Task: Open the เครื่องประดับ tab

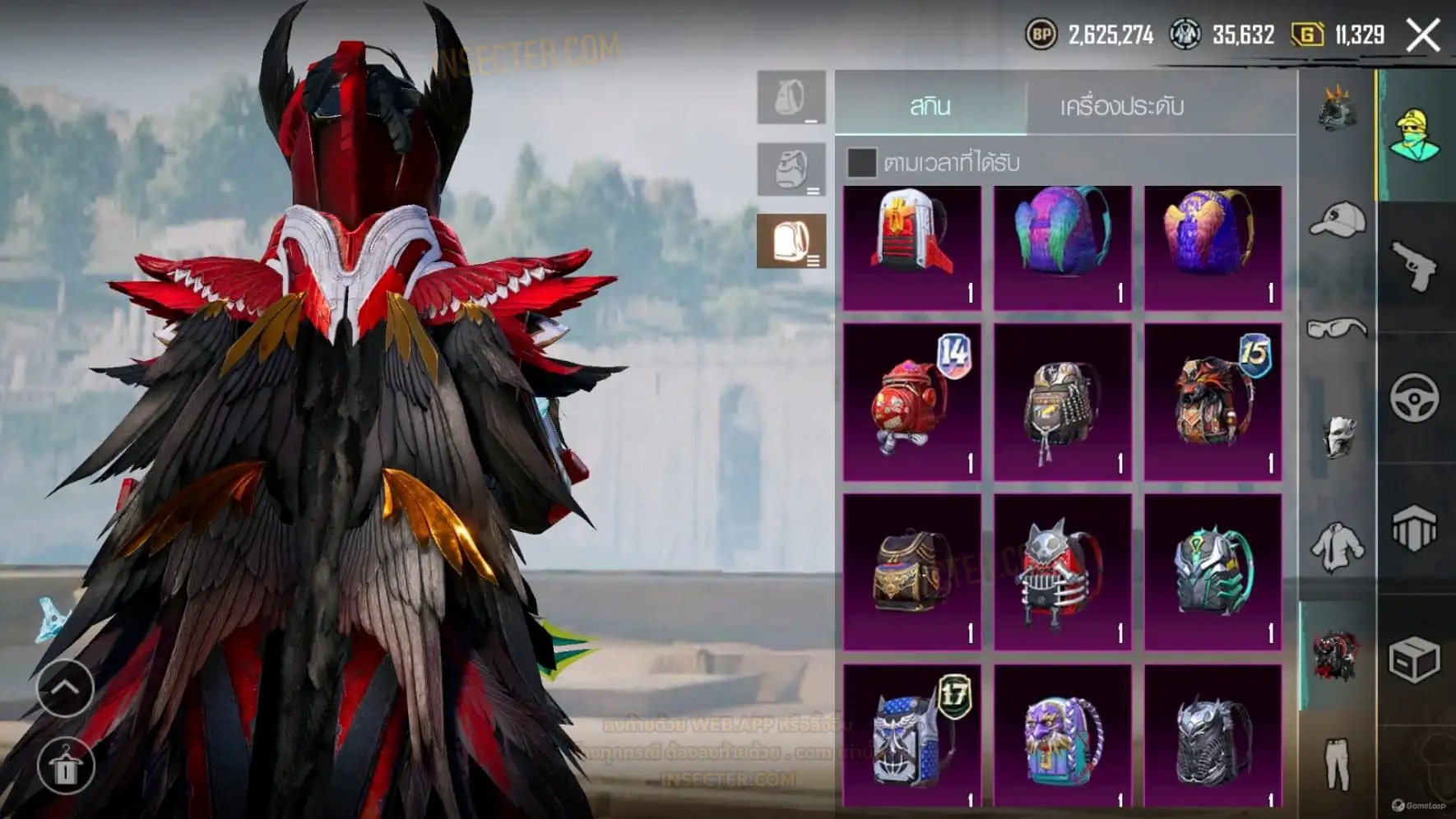Action: (1121, 106)
